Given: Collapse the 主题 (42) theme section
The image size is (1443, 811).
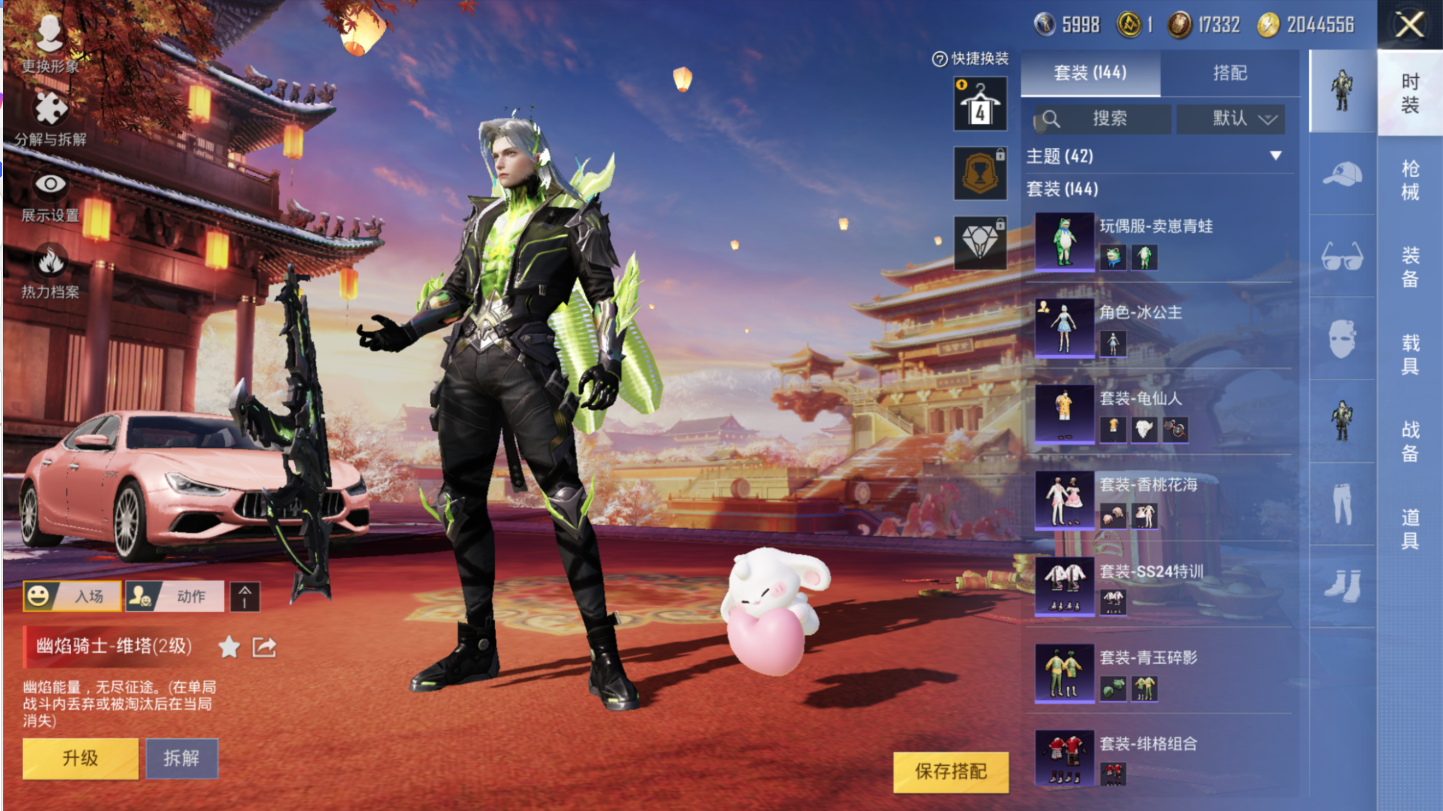Looking at the screenshot, I should click(1275, 156).
